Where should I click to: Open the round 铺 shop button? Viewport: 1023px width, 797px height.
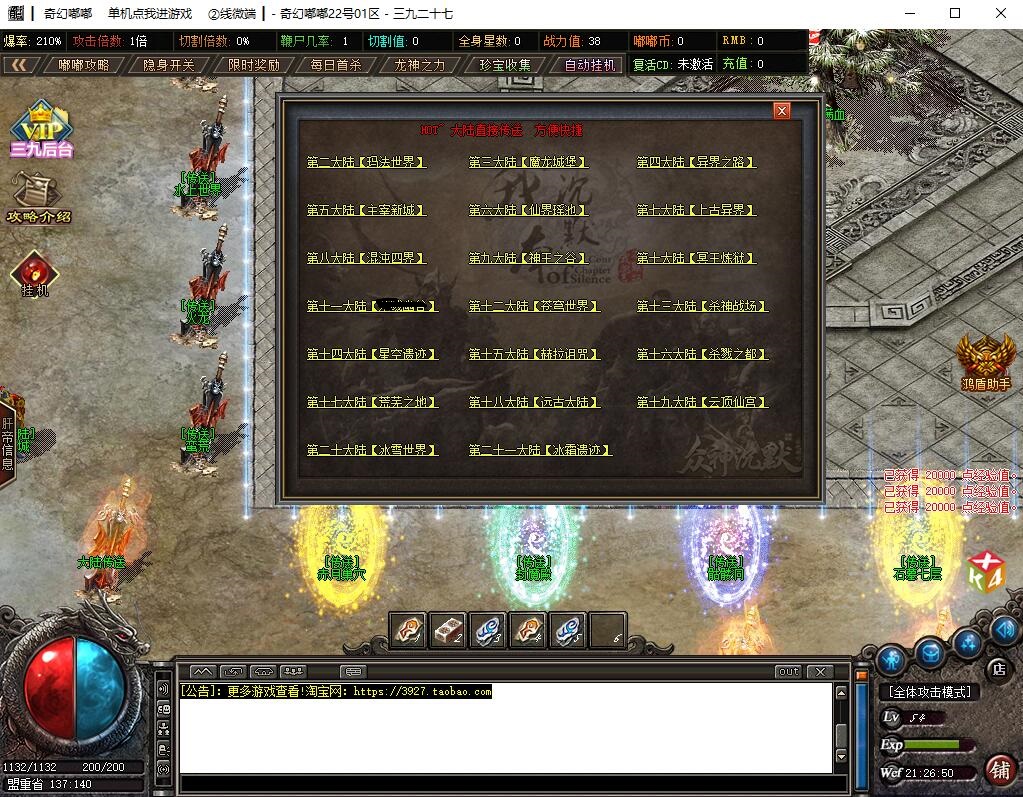[997, 771]
